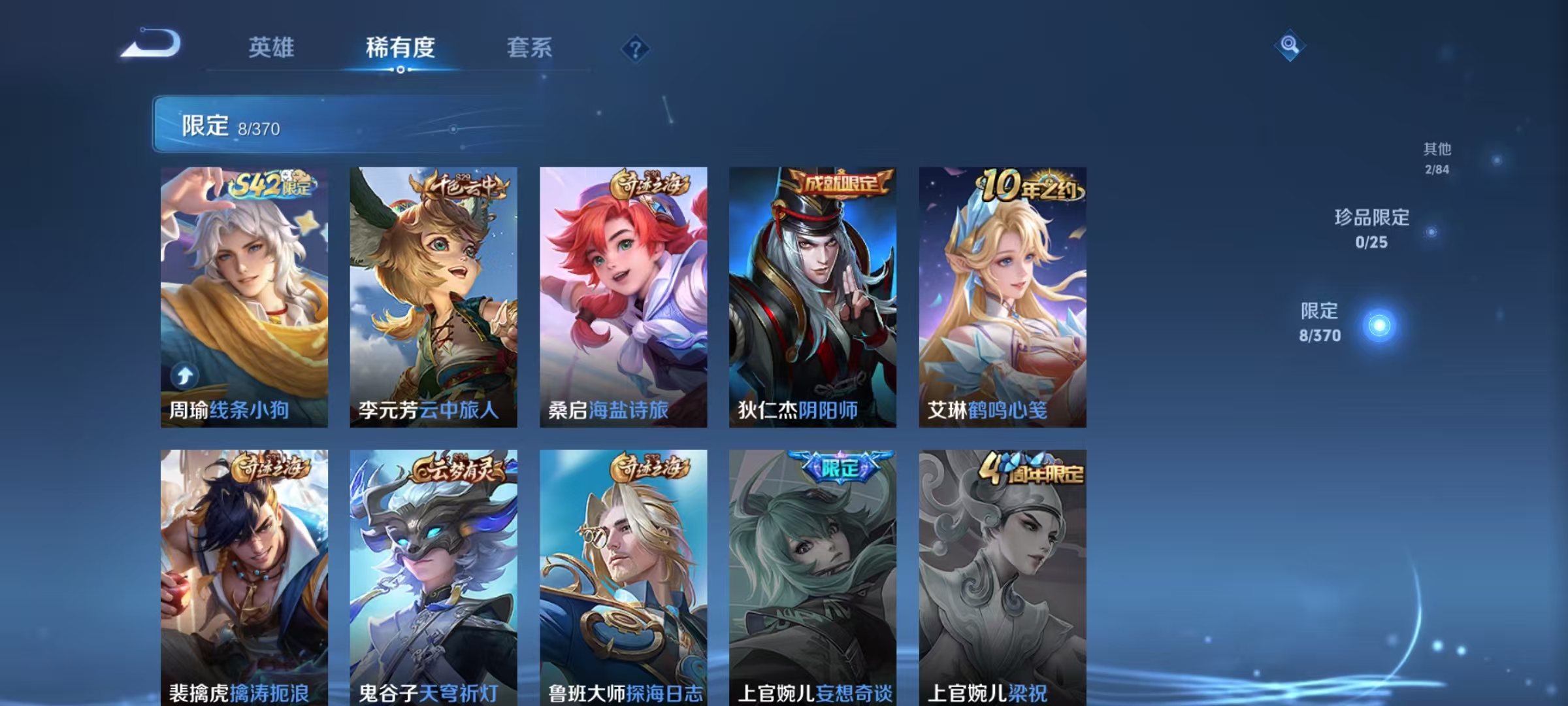
Task: Switch to the 英雄 tab
Action: tap(272, 48)
